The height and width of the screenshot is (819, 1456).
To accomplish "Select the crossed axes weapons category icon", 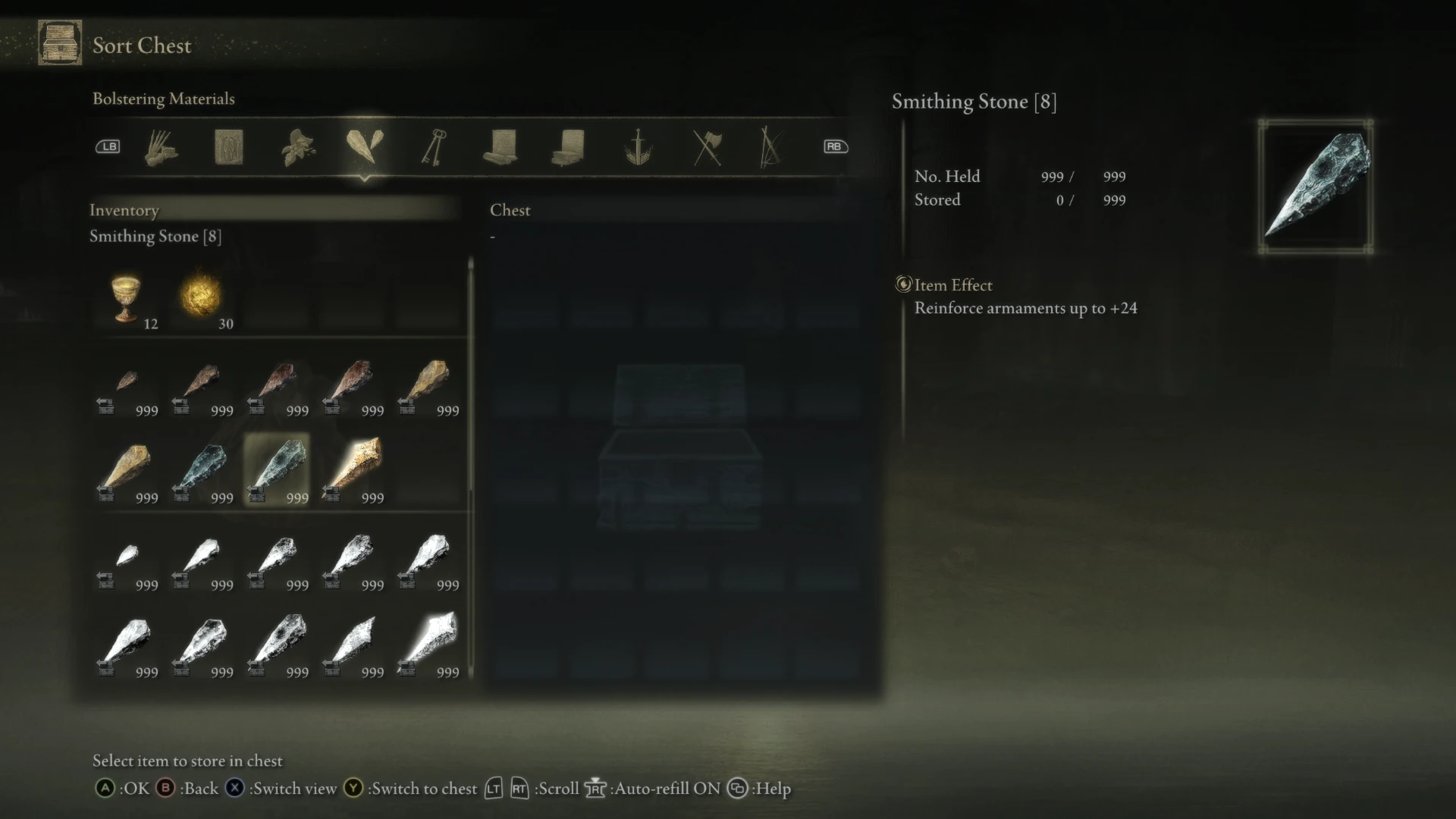I will click(708, 148).
